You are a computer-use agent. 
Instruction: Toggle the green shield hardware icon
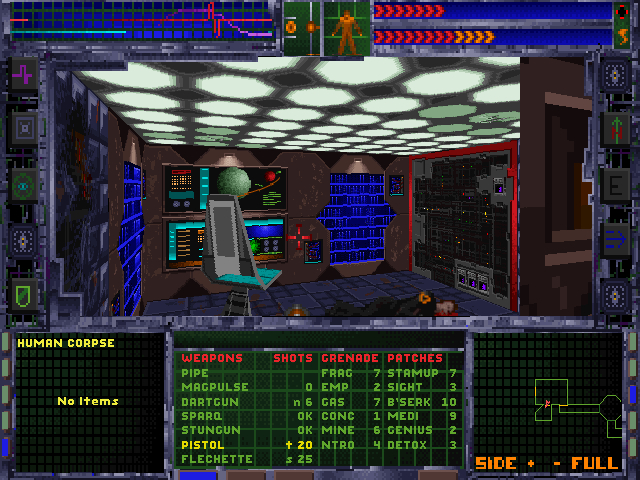(23, 294)
